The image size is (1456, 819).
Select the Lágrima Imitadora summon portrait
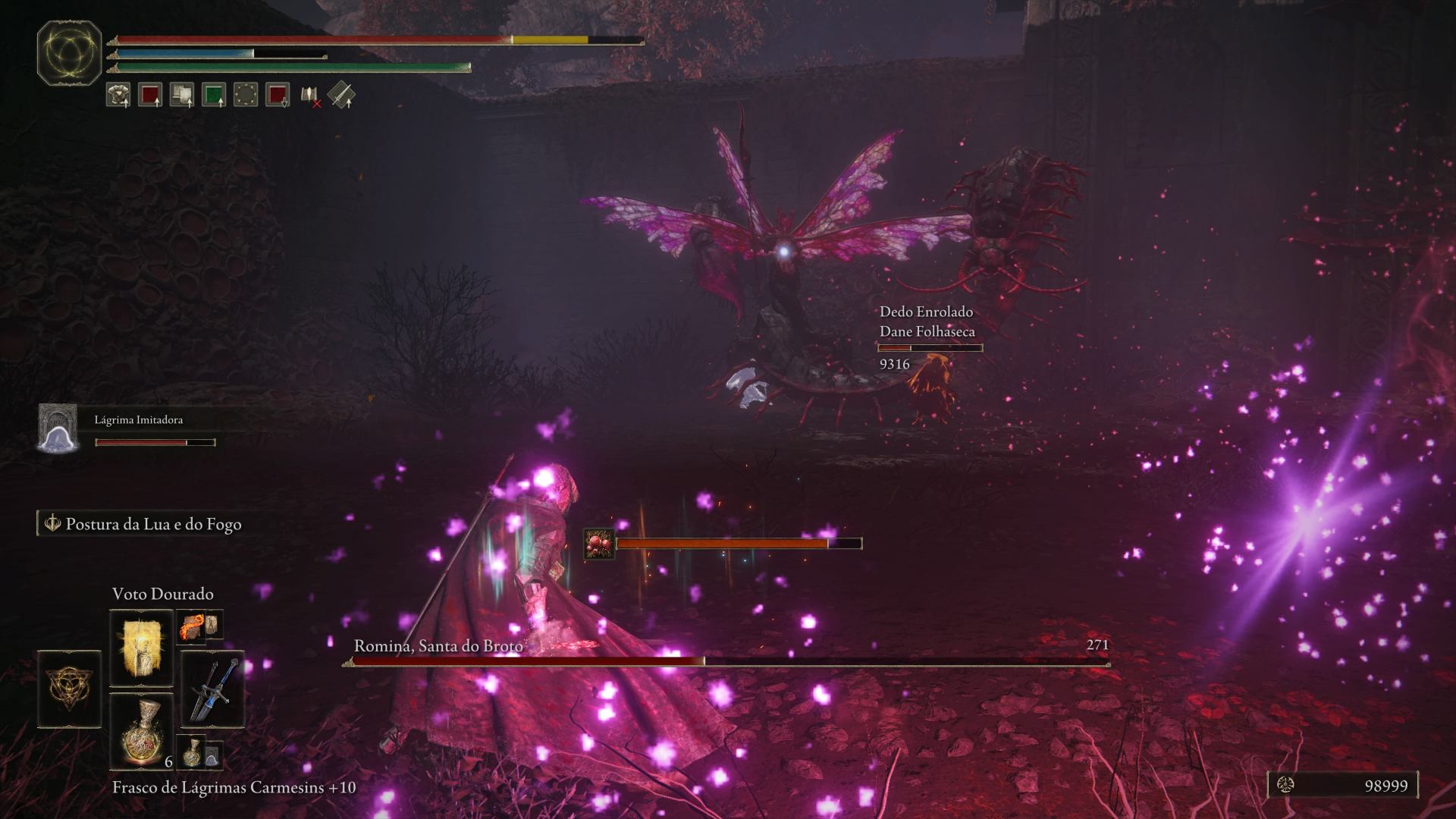(x=58, y=428)
